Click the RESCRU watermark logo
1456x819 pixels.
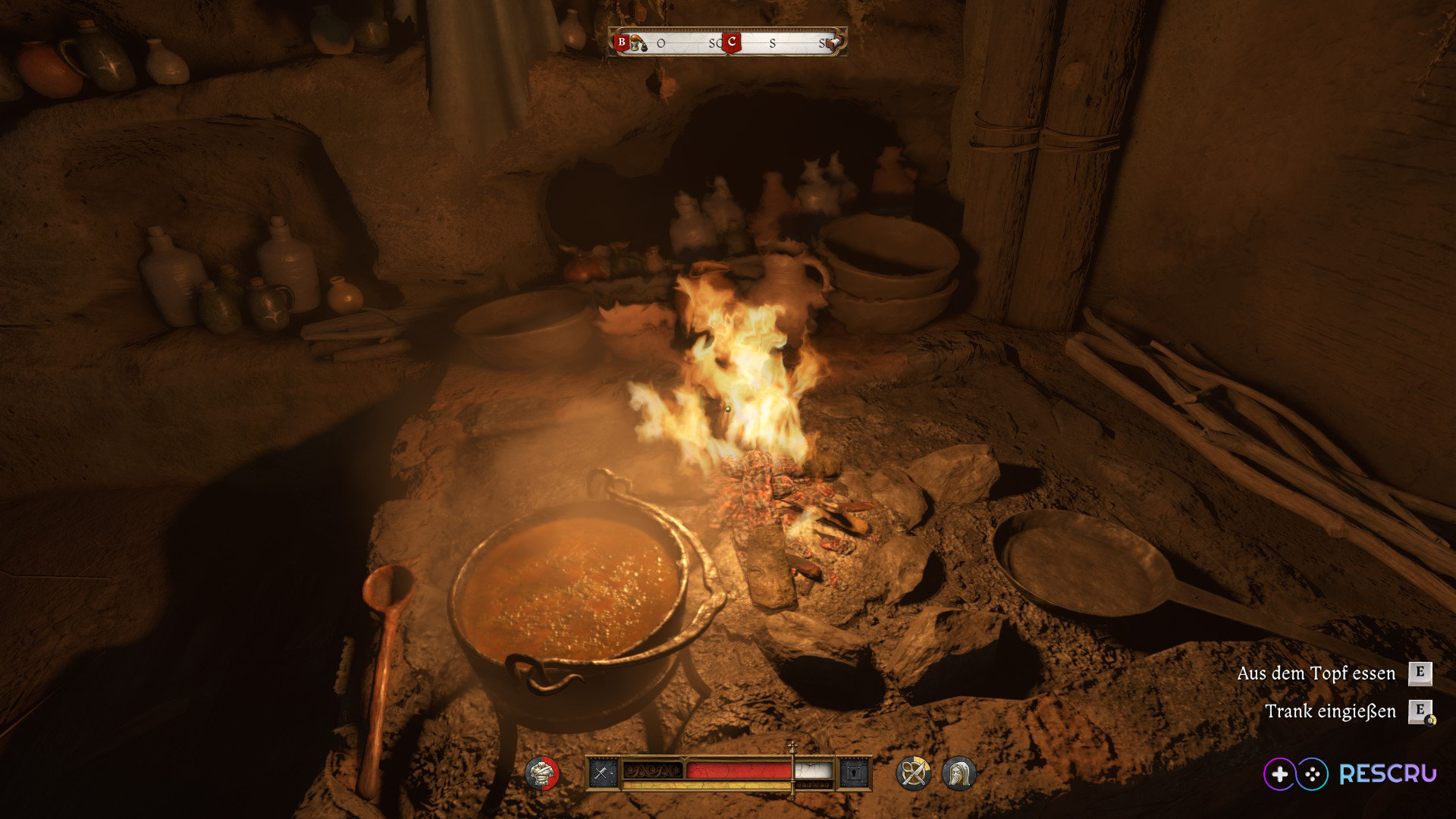1350,774
